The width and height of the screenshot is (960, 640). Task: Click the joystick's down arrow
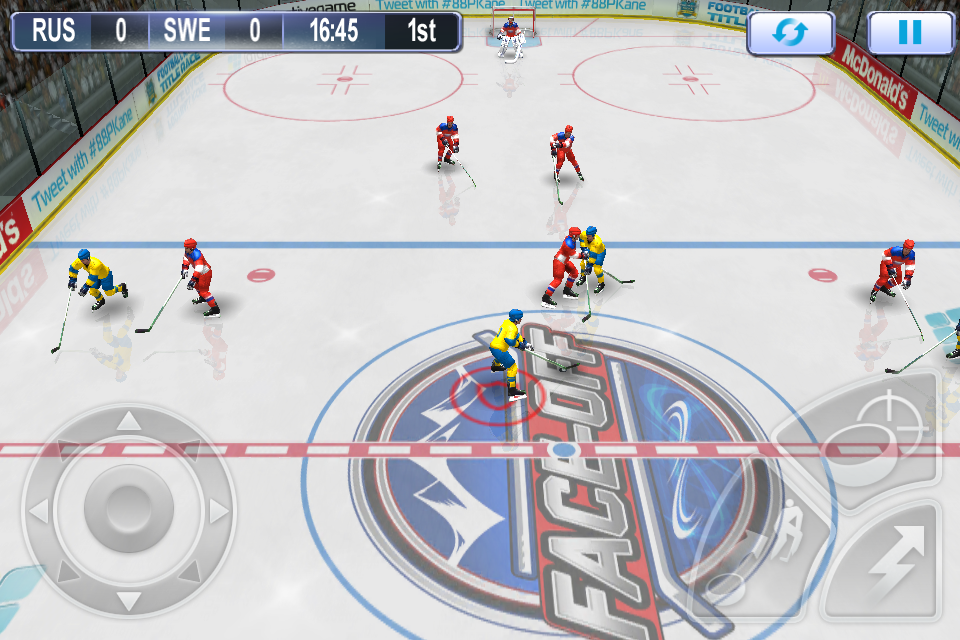click(128, 600)
